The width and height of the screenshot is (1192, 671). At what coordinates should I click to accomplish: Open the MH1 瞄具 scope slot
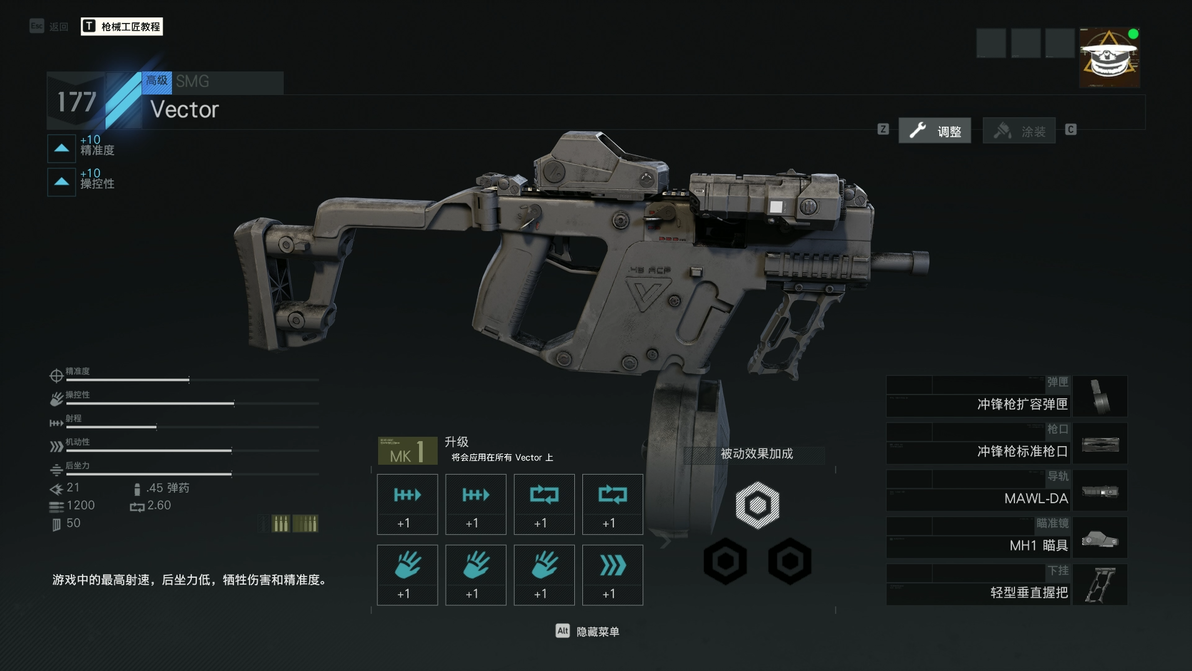click(x=1006, y=538)
